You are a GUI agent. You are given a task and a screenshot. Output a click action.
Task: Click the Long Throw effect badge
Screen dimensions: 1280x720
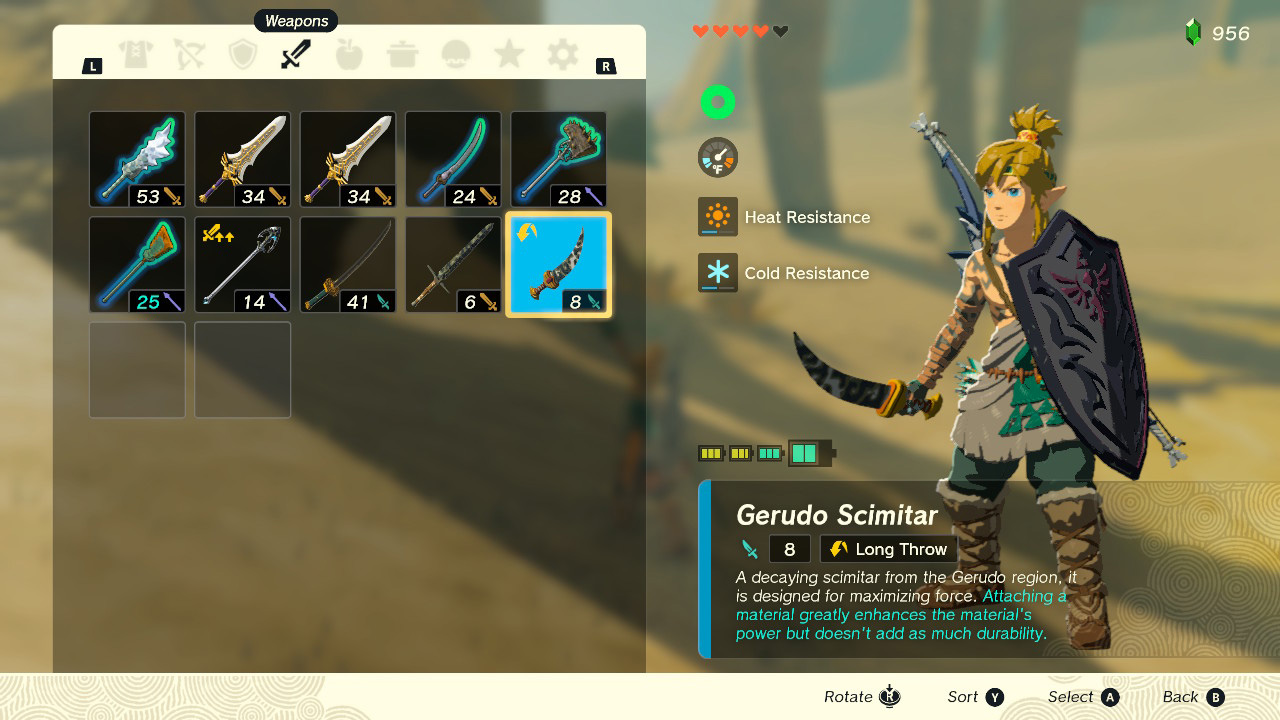(888, 548)
